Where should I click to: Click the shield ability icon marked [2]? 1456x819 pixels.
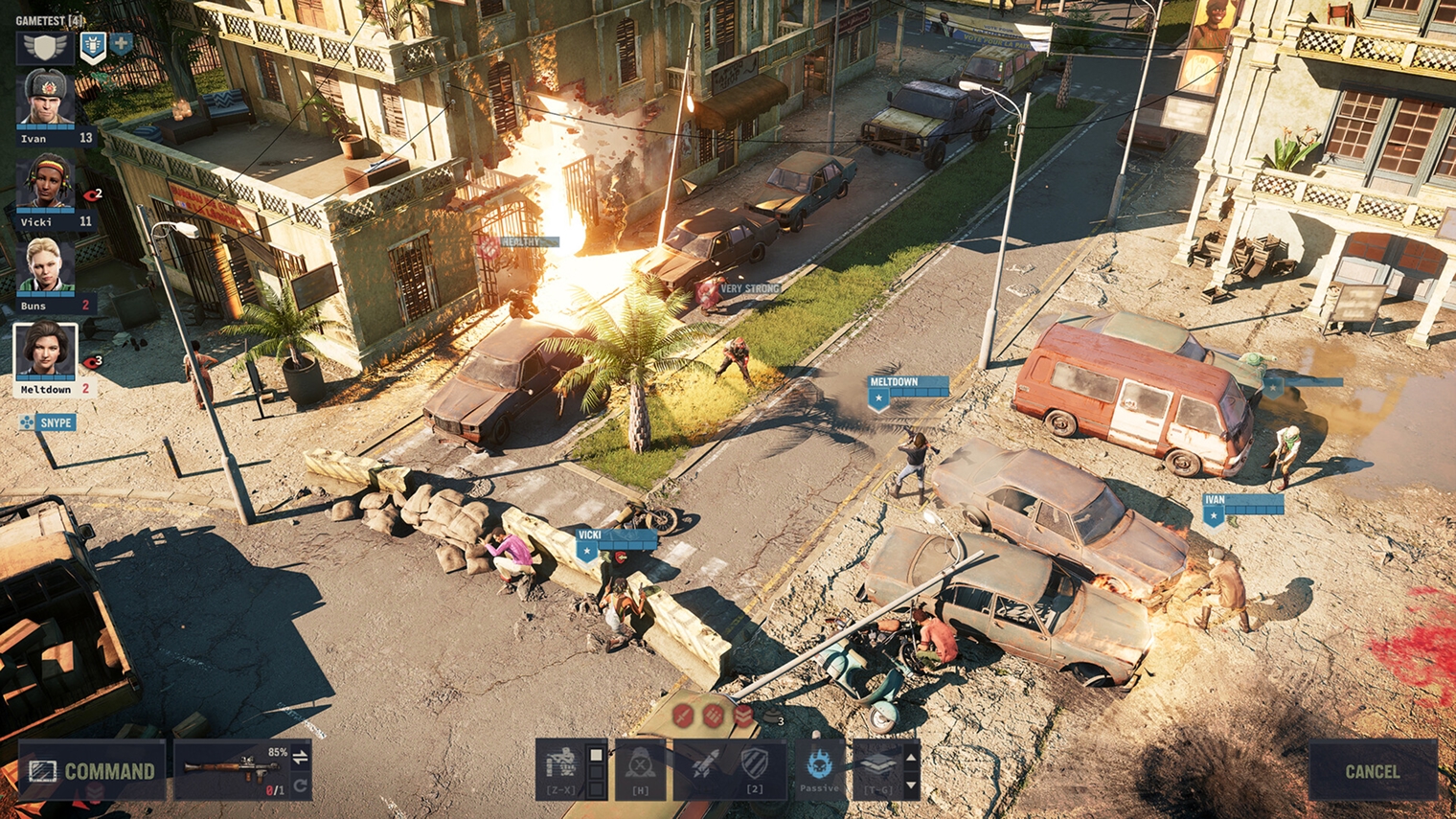coord(756,762)
